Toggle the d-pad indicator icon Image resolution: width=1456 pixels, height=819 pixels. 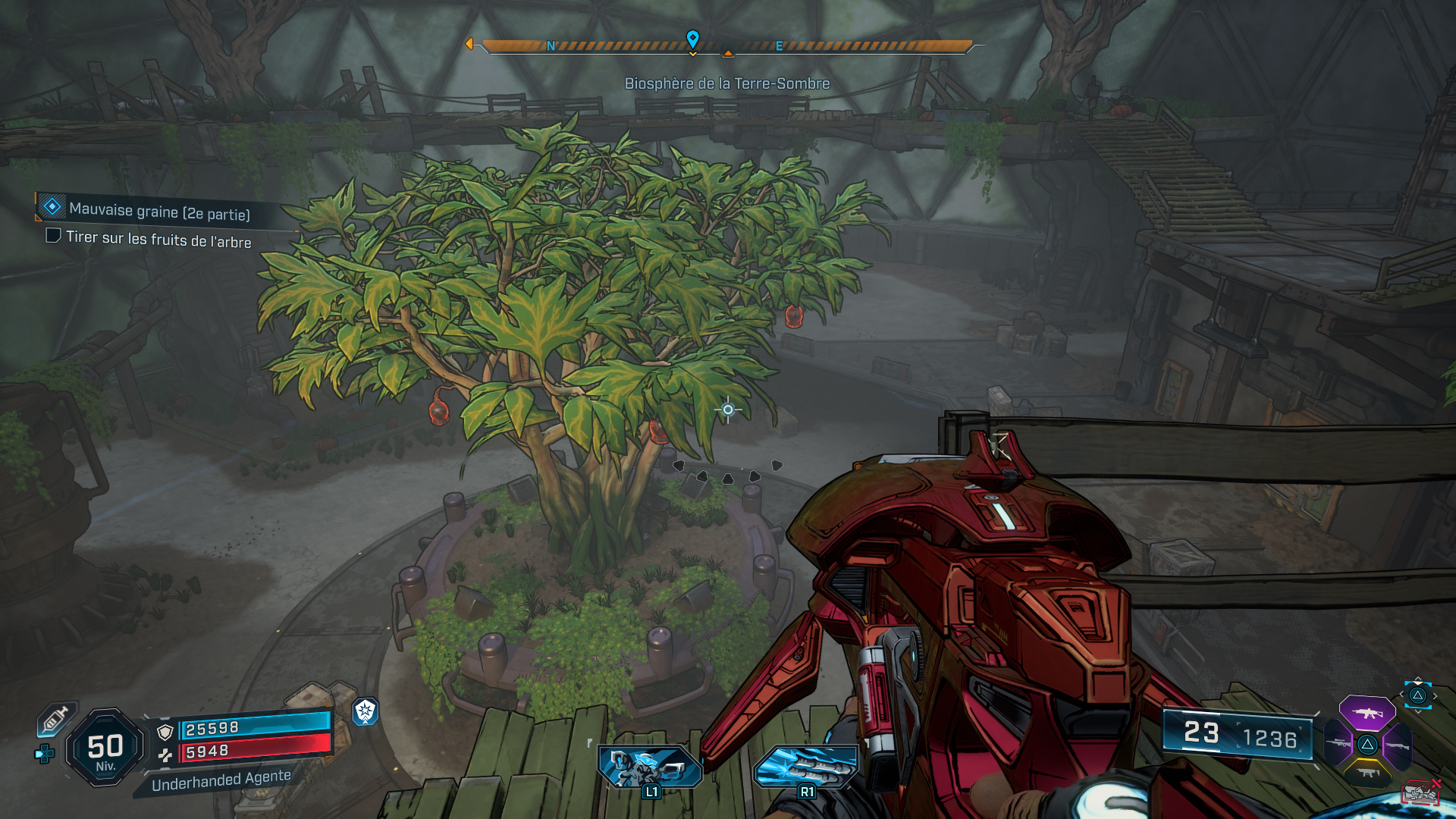click(44, 754)
